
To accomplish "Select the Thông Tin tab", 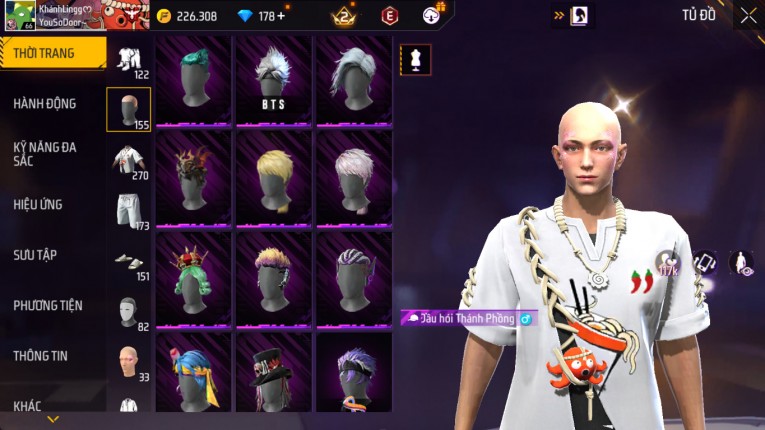I will point(40,355).
